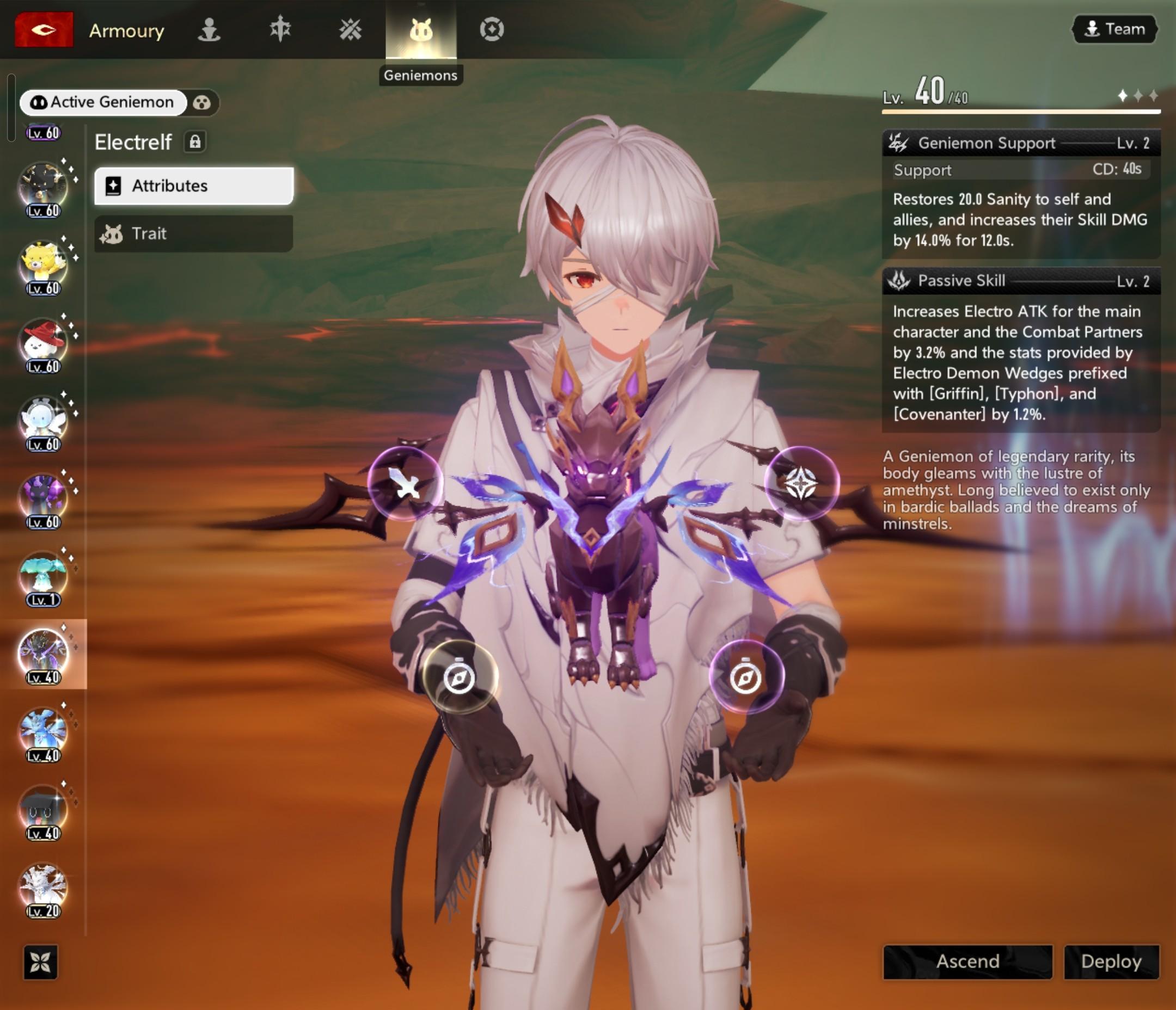Open the character silhouette tab
1176x1010 pixels.
[209, 29]
